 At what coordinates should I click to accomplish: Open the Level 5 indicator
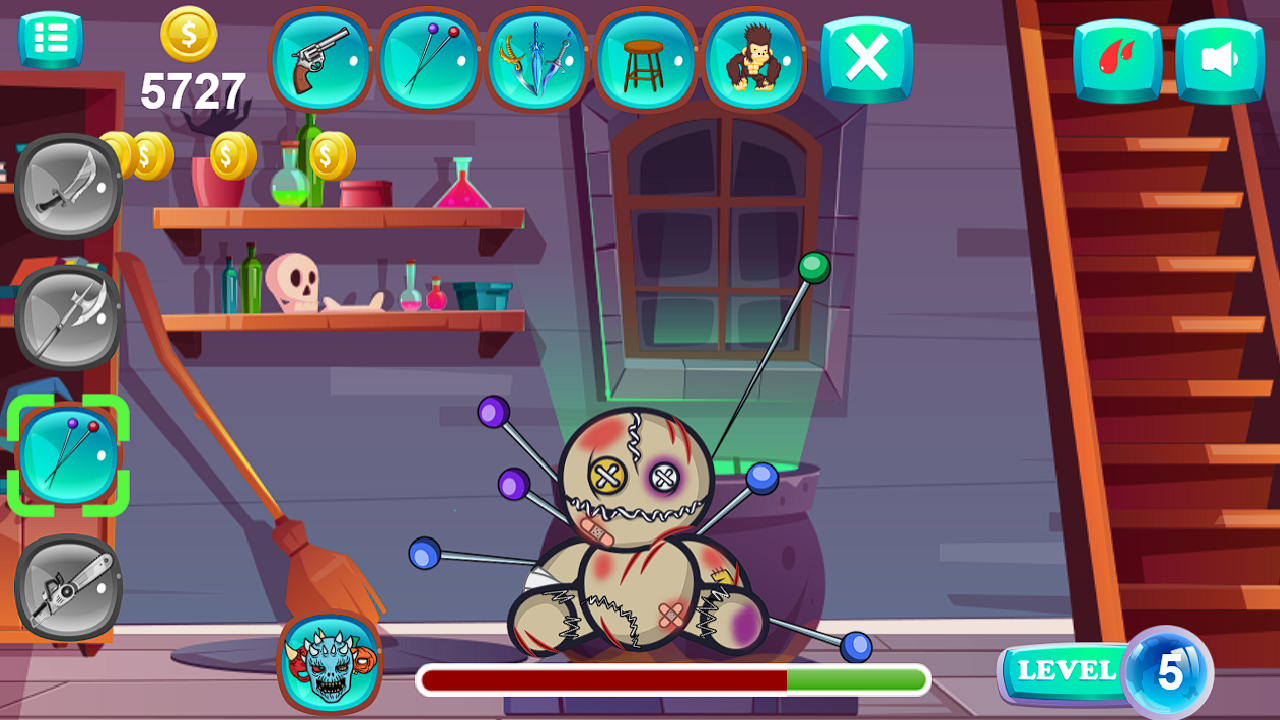click(x=1100, y=672)
